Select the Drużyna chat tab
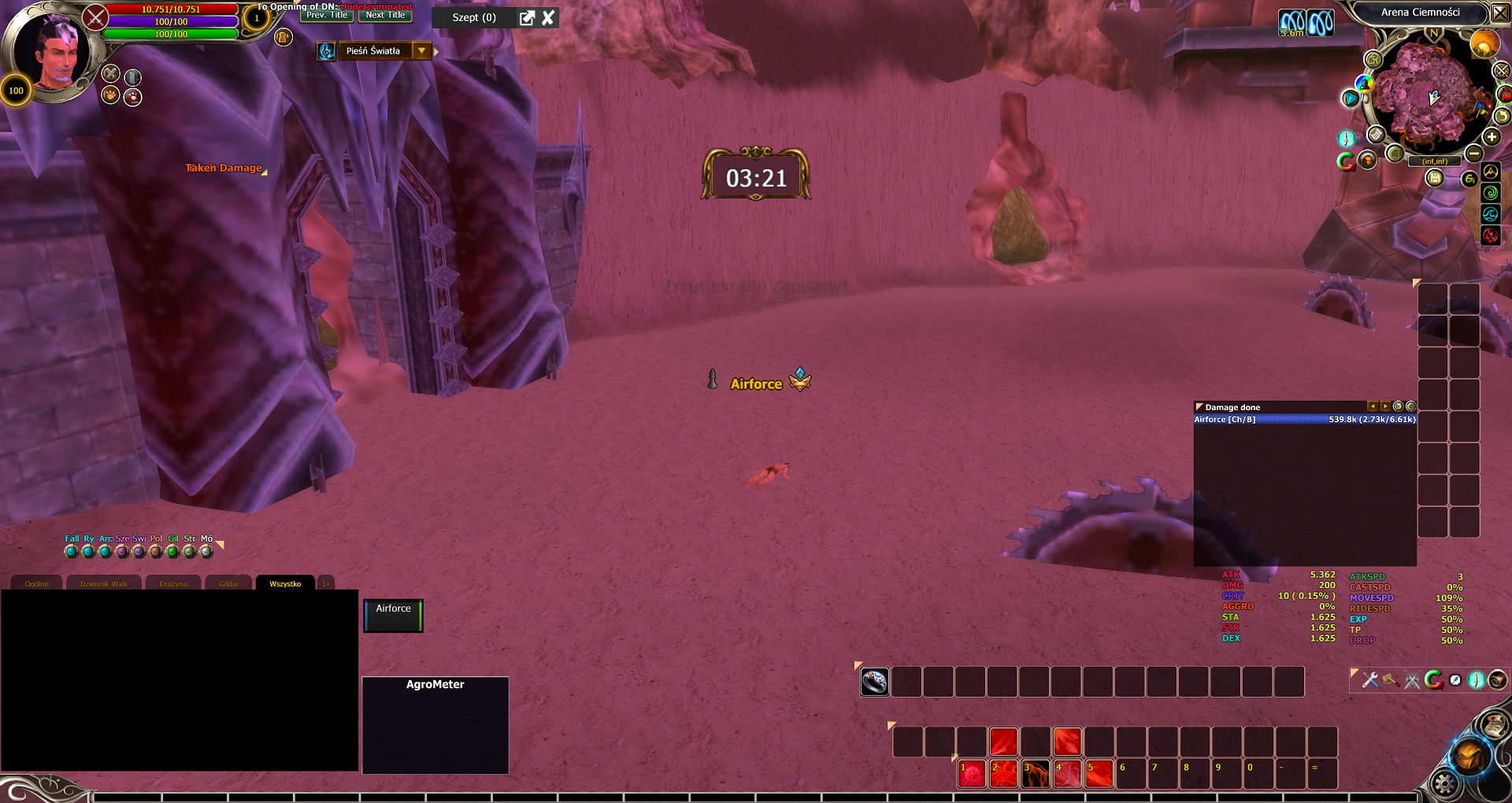 coord(173,583)
